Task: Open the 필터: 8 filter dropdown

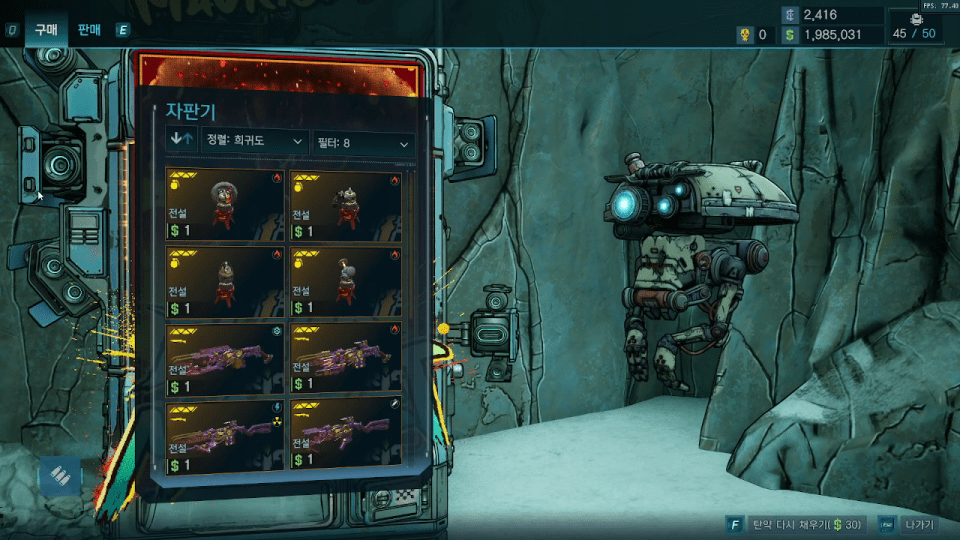Action: [x=362, y=143]
